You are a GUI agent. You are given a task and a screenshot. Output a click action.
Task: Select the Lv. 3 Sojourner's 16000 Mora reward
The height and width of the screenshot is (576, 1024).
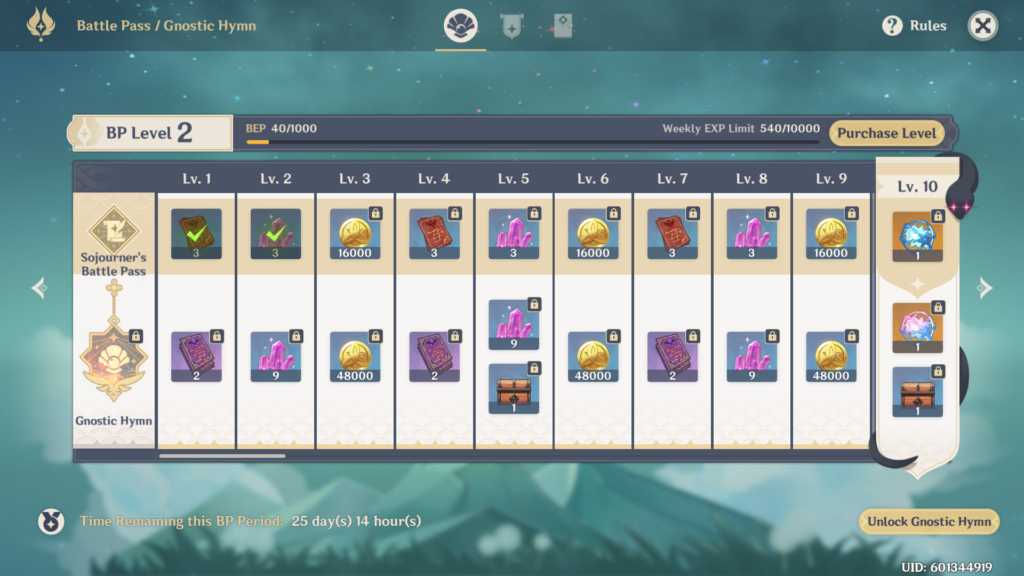click(355, 234)
